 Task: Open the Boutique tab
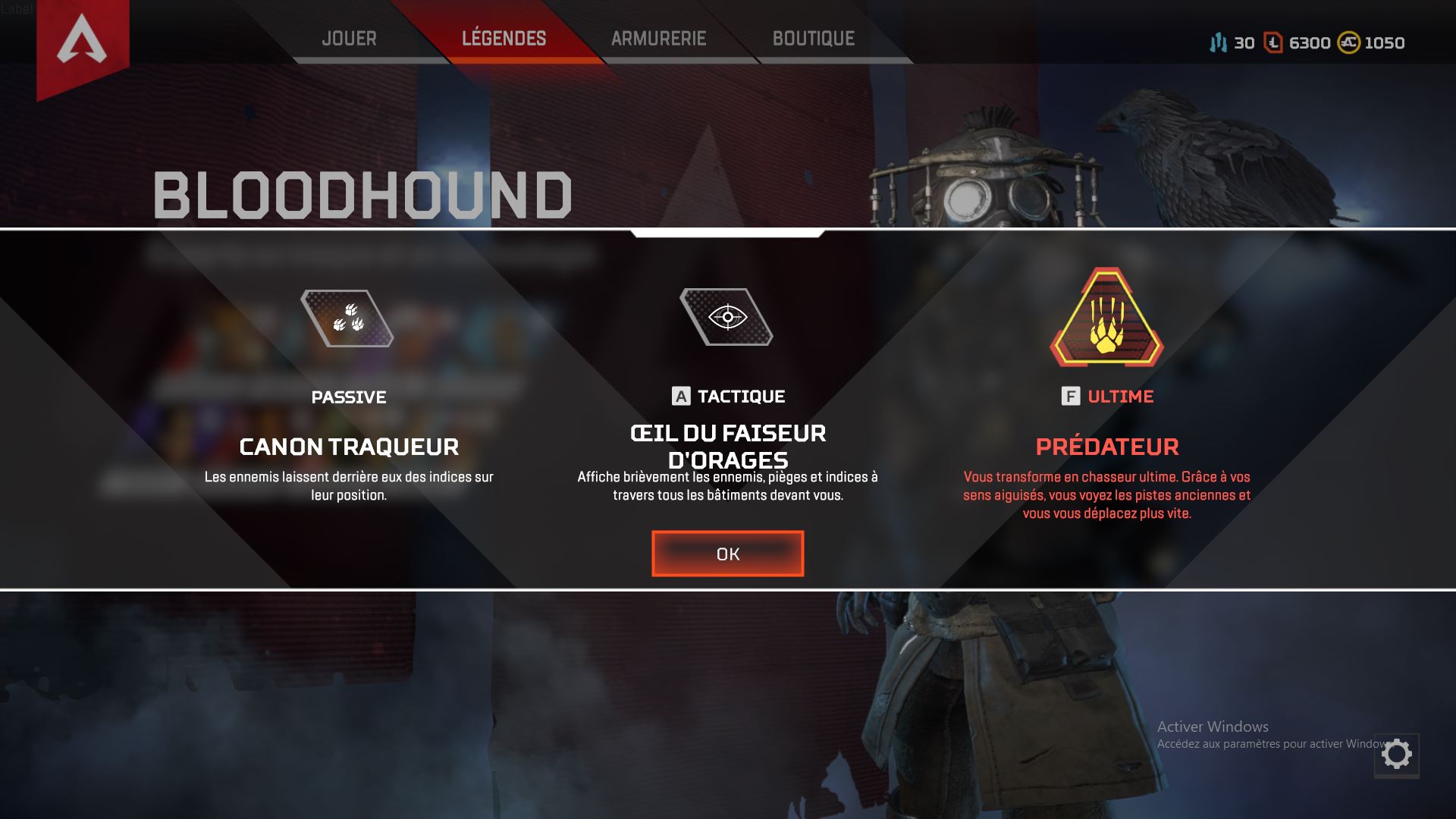tap(813, 39)
